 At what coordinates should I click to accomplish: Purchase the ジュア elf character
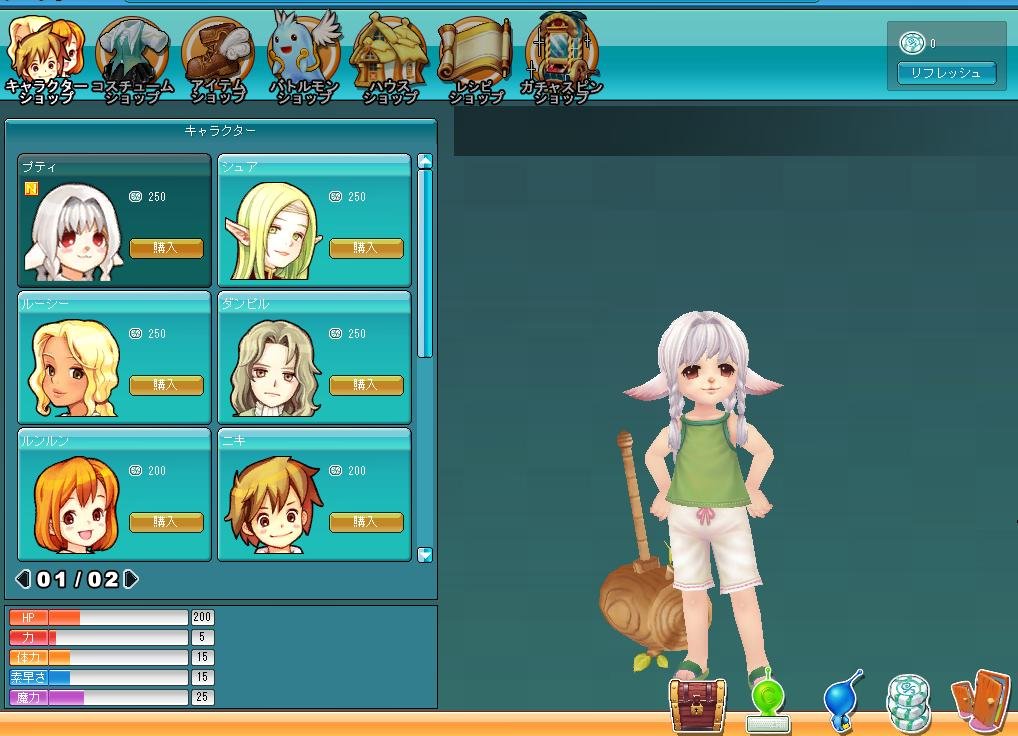point(366,248)
